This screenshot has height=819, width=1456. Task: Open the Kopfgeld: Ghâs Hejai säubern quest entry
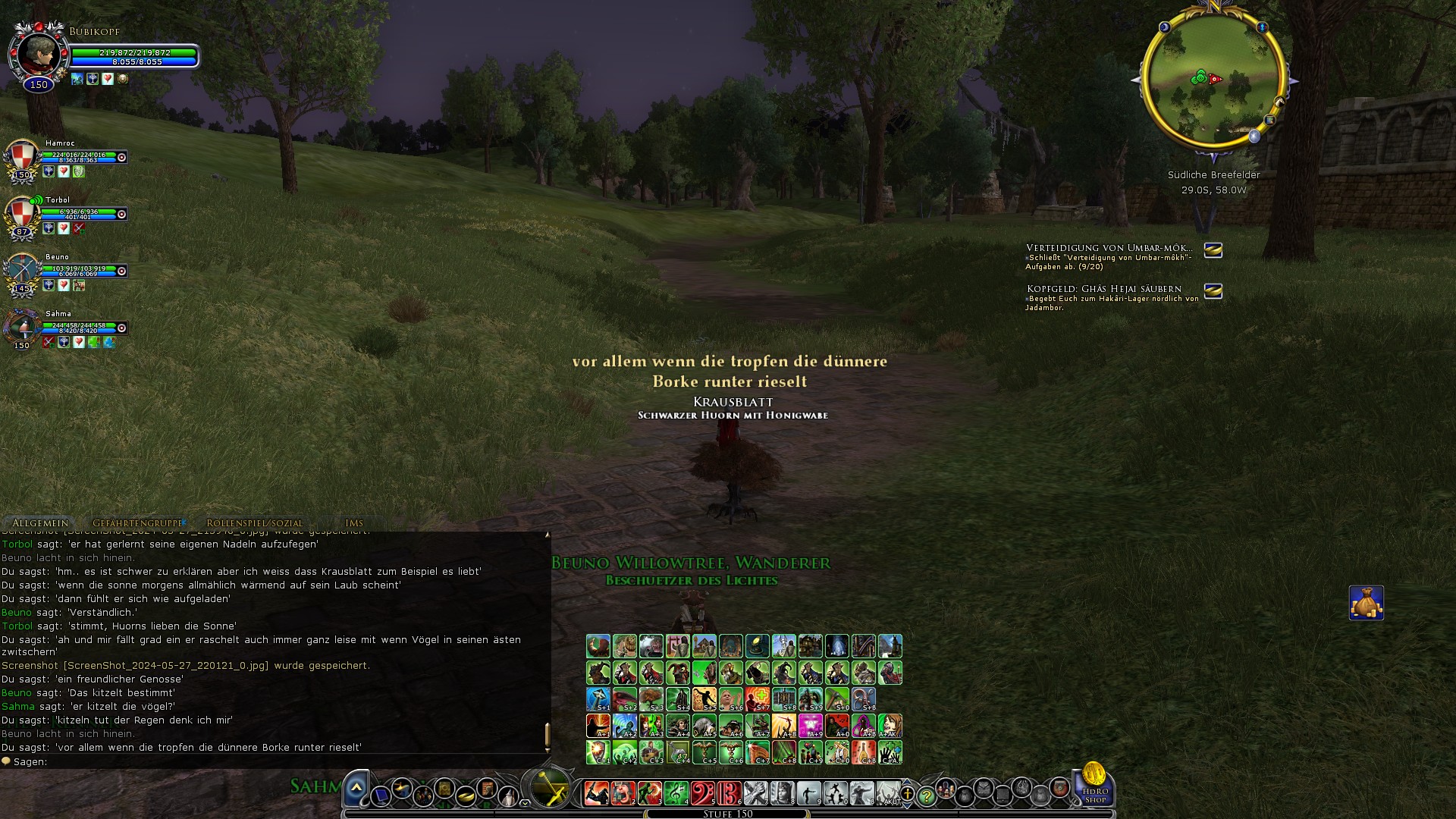[1103, 289]
